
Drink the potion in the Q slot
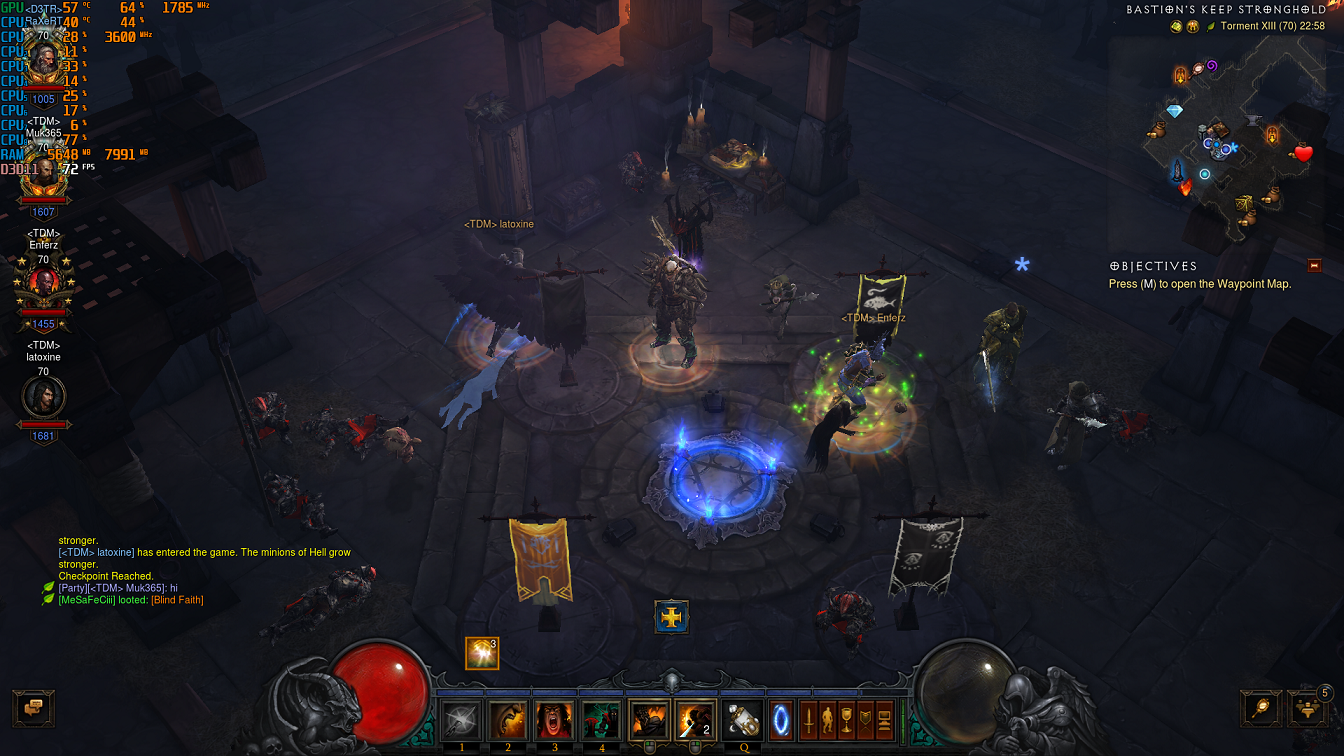click(x=743, y=721)
